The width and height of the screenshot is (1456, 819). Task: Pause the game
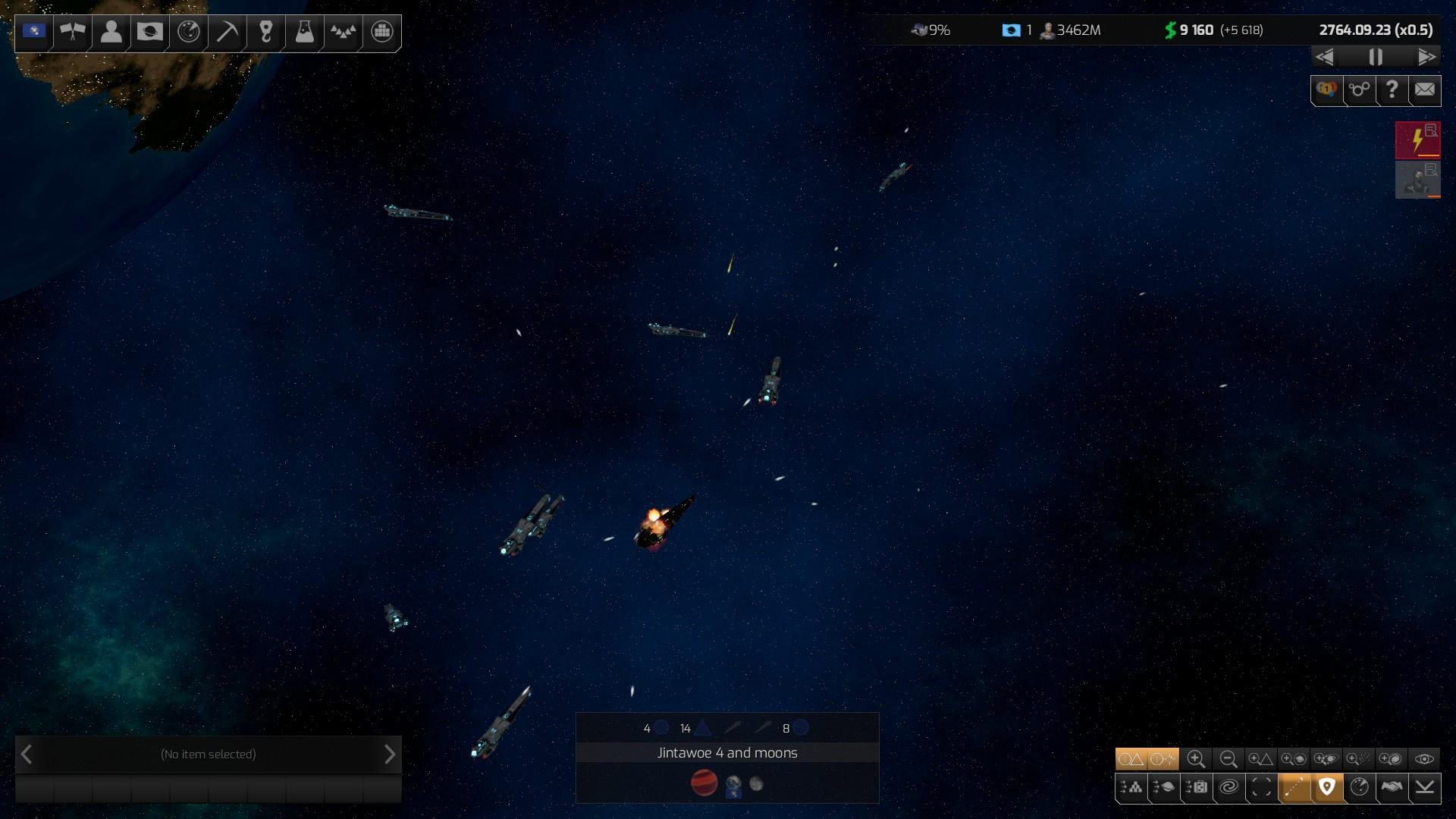click(1376, 57)
